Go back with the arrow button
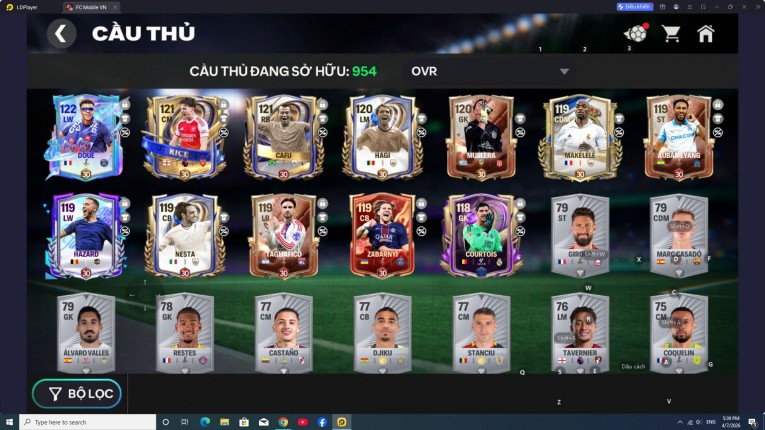Screen dimensions: 765x430 [61, 34]
